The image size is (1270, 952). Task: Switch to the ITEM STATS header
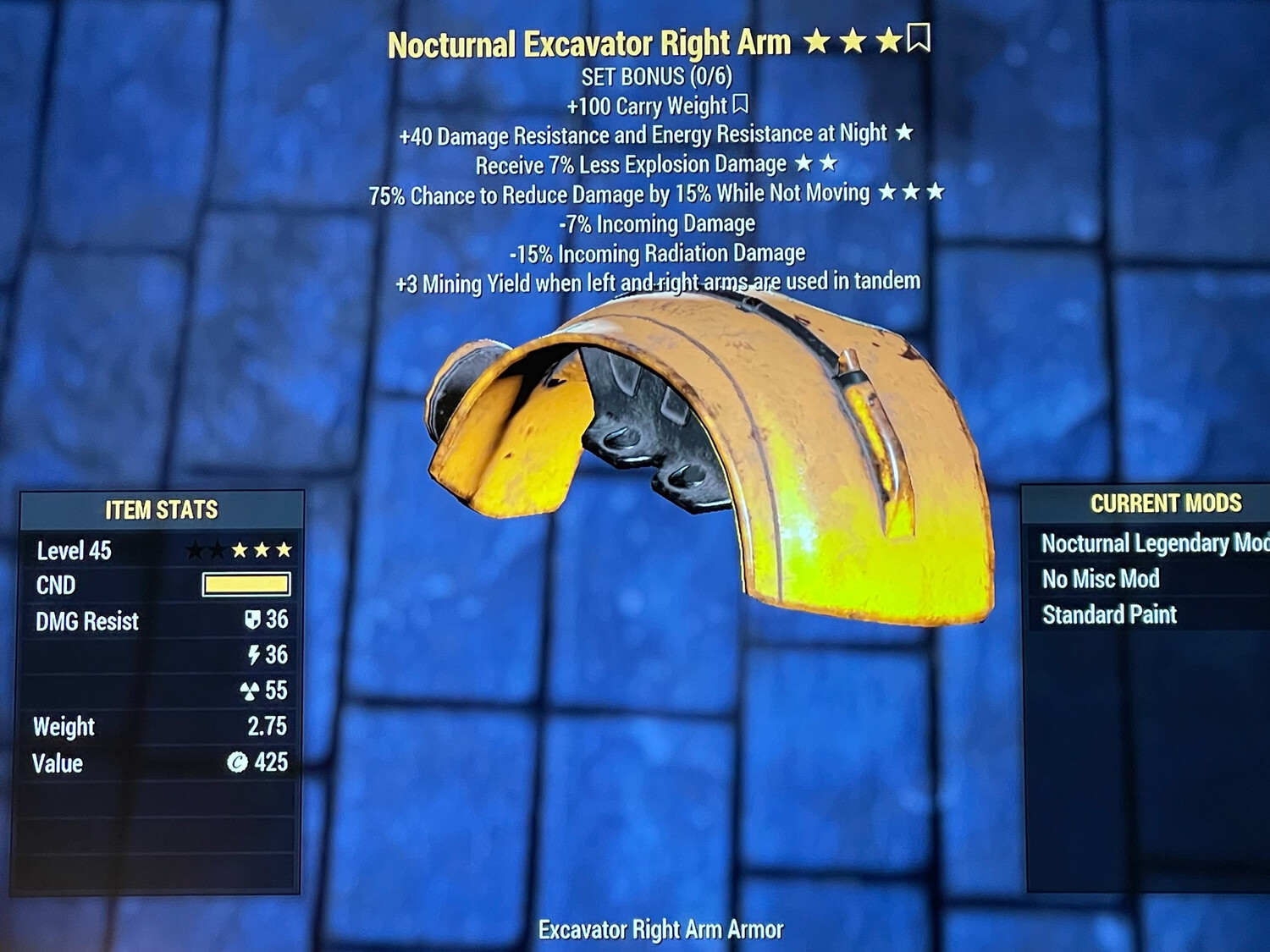pyautogui.click(x=161, y=510)
